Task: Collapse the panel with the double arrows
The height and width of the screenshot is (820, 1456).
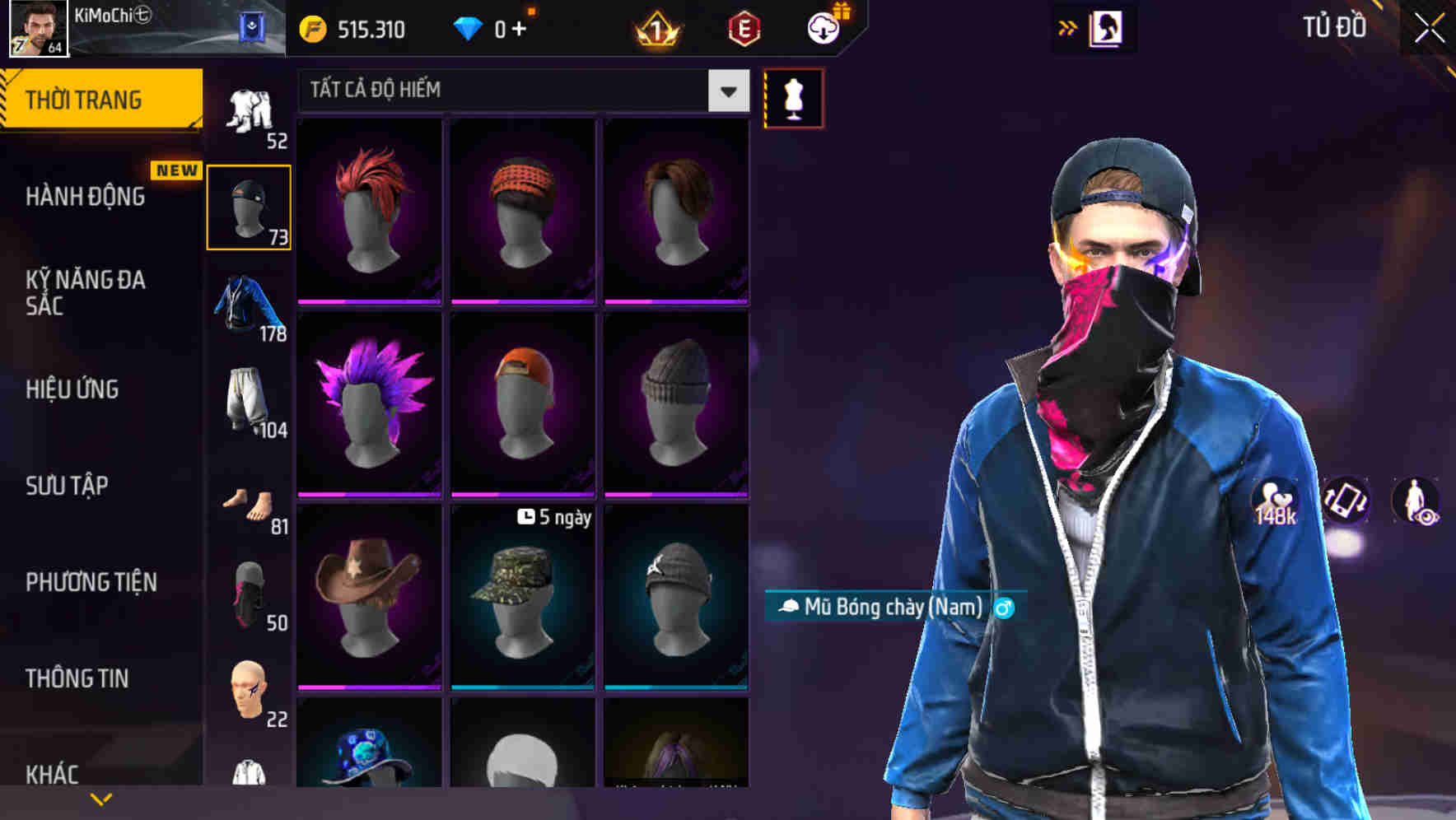Action: pyautogui.click(x=1068, y=27)
